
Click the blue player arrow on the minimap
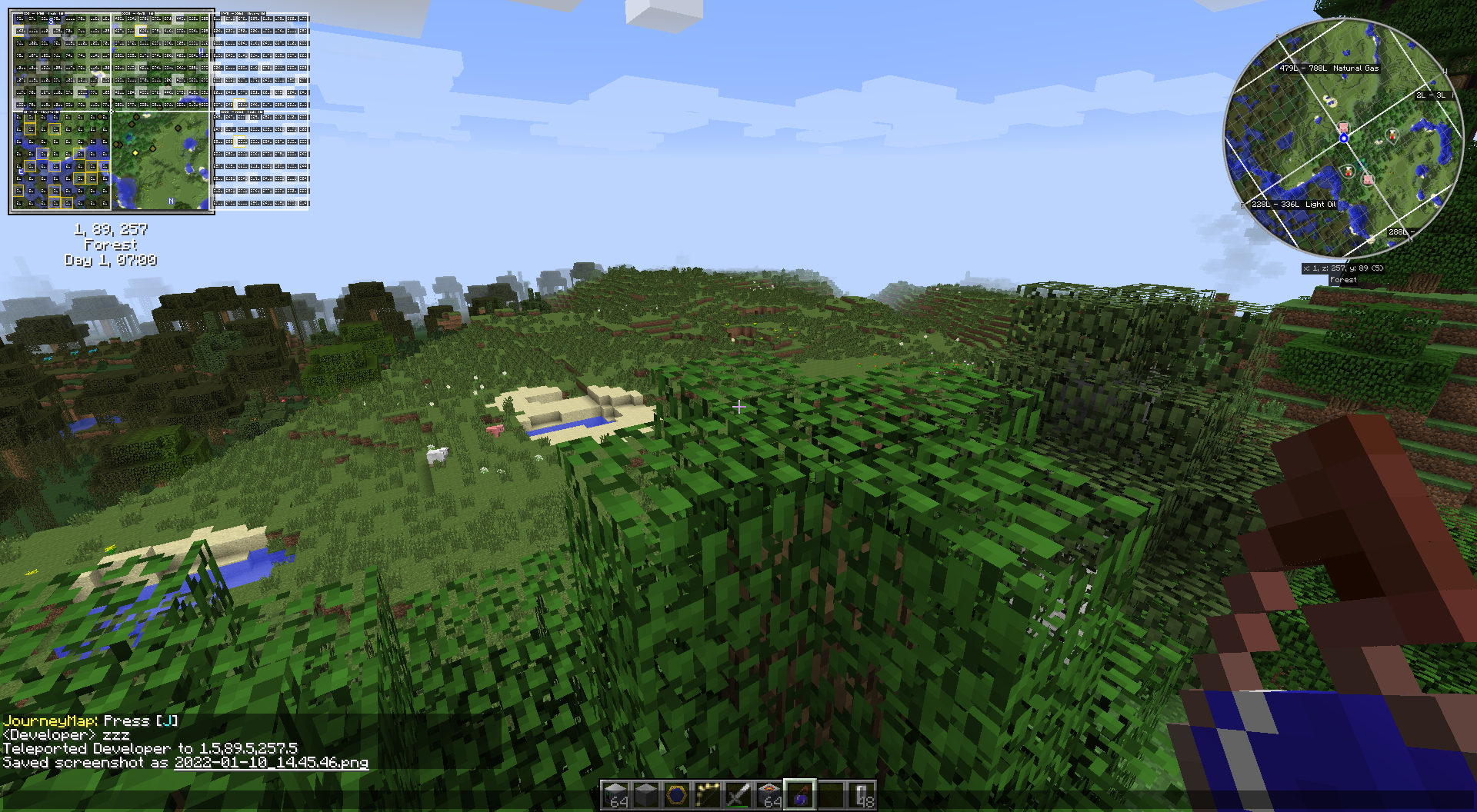1344,138
